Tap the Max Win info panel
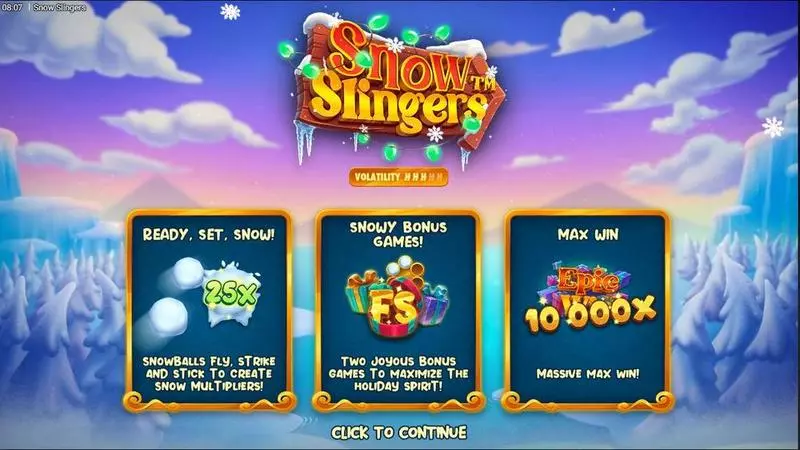 click(x=588, y=312)
